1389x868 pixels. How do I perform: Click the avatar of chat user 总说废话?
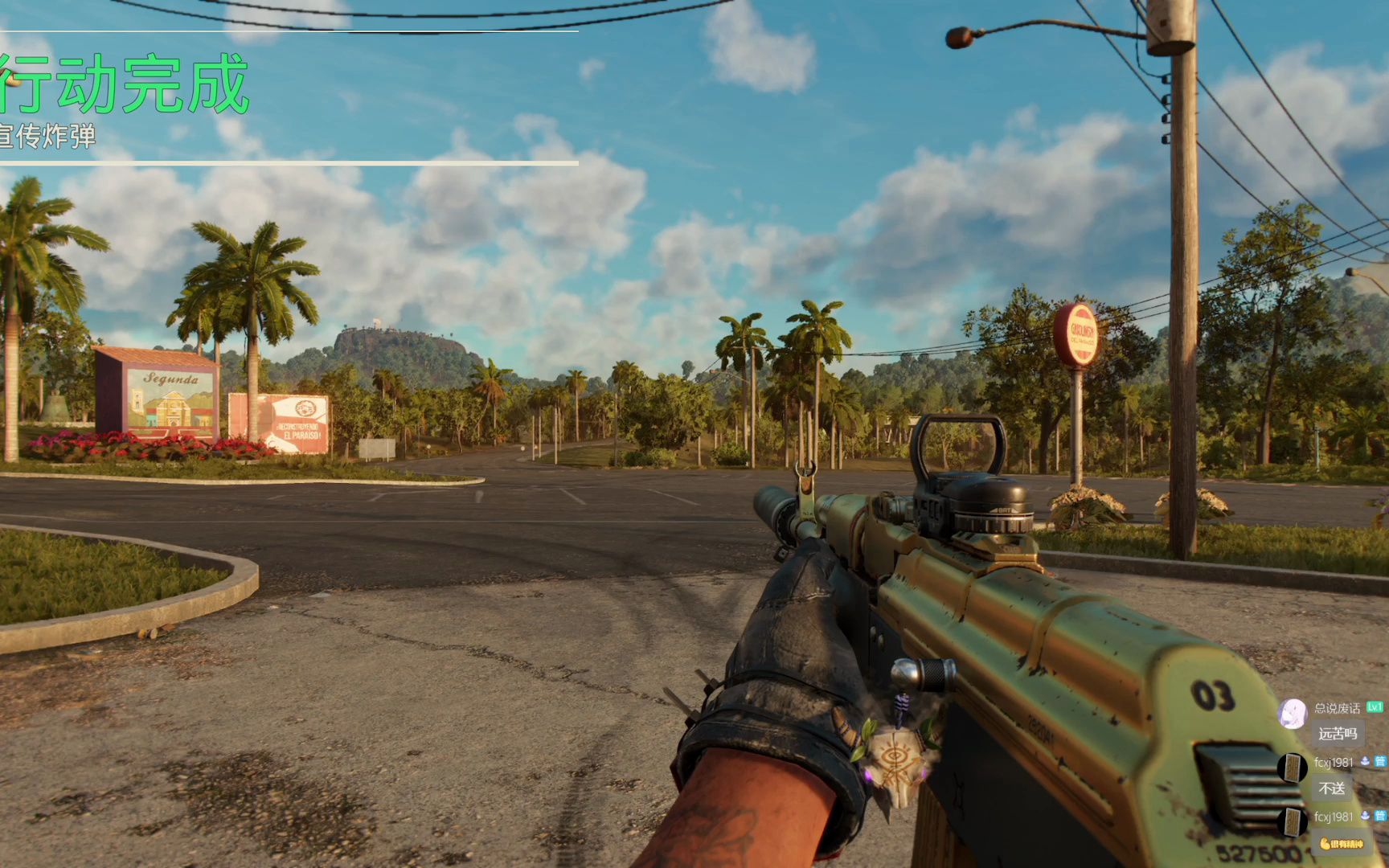[x=1292, y=713]
